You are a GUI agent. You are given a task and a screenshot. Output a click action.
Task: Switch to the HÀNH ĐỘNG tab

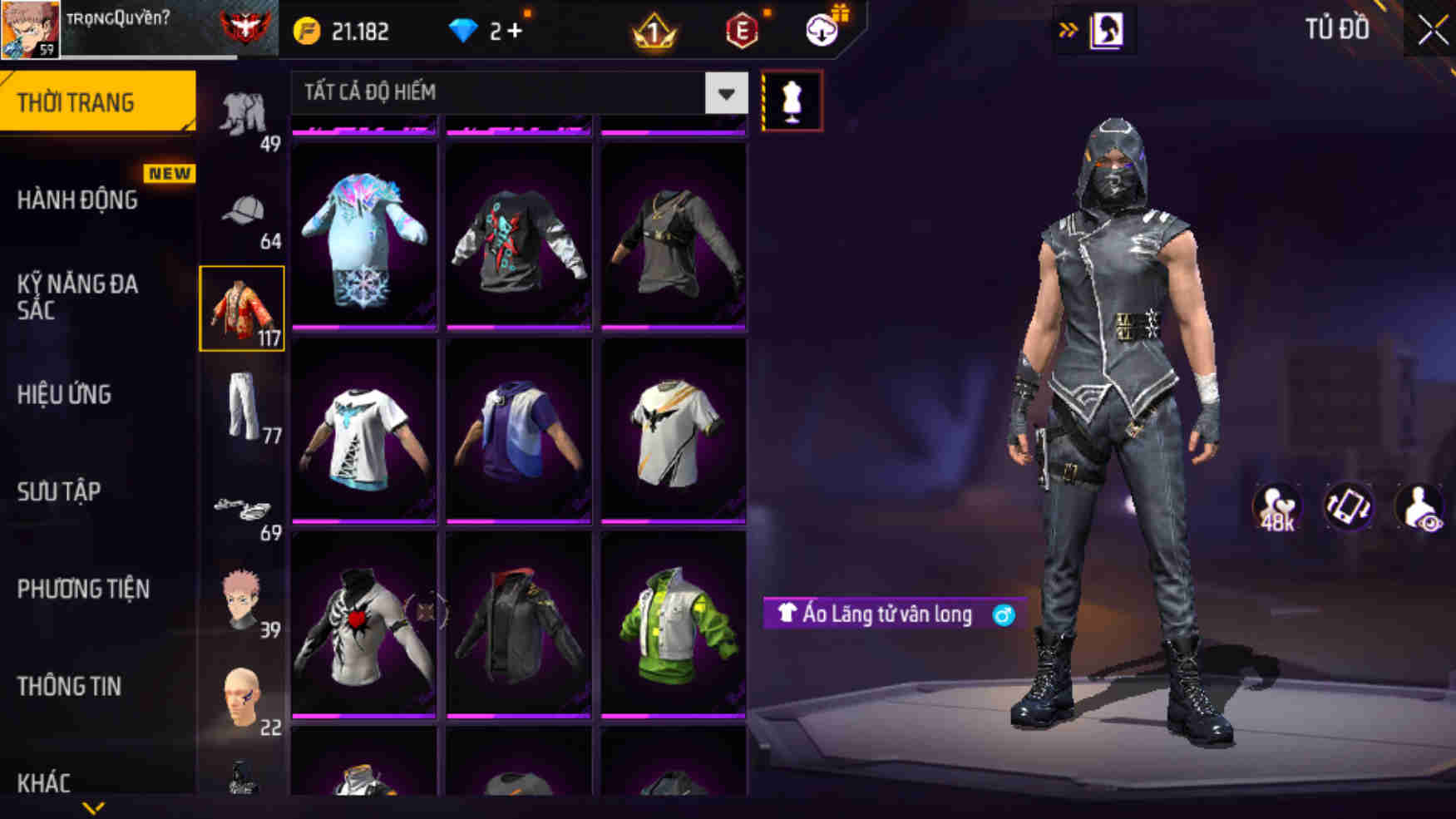[x=80, y=200]
